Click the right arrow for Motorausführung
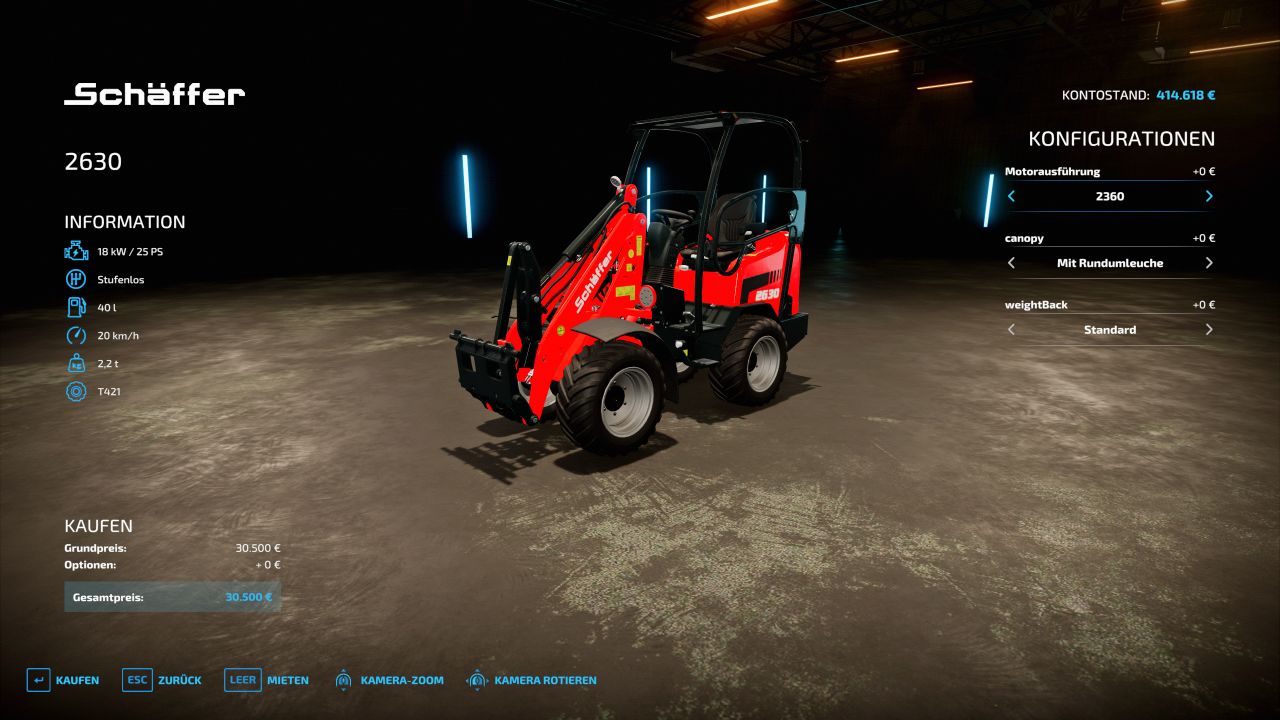The width and height of the screenshot is (1280, 720). click(x=1208, y=197)
